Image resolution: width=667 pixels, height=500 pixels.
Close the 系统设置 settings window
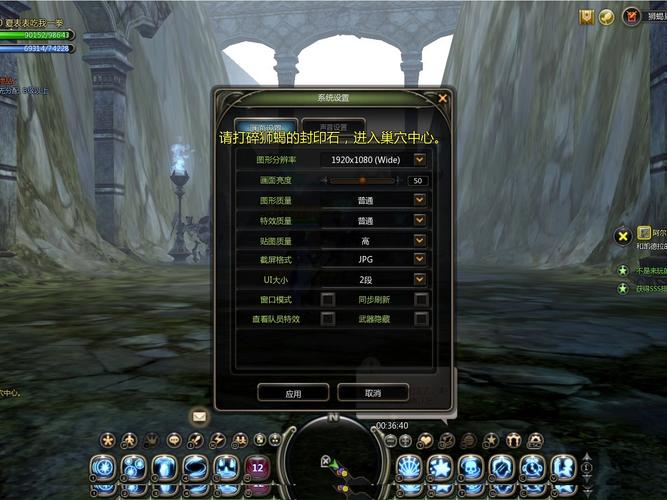coord(443,98)
